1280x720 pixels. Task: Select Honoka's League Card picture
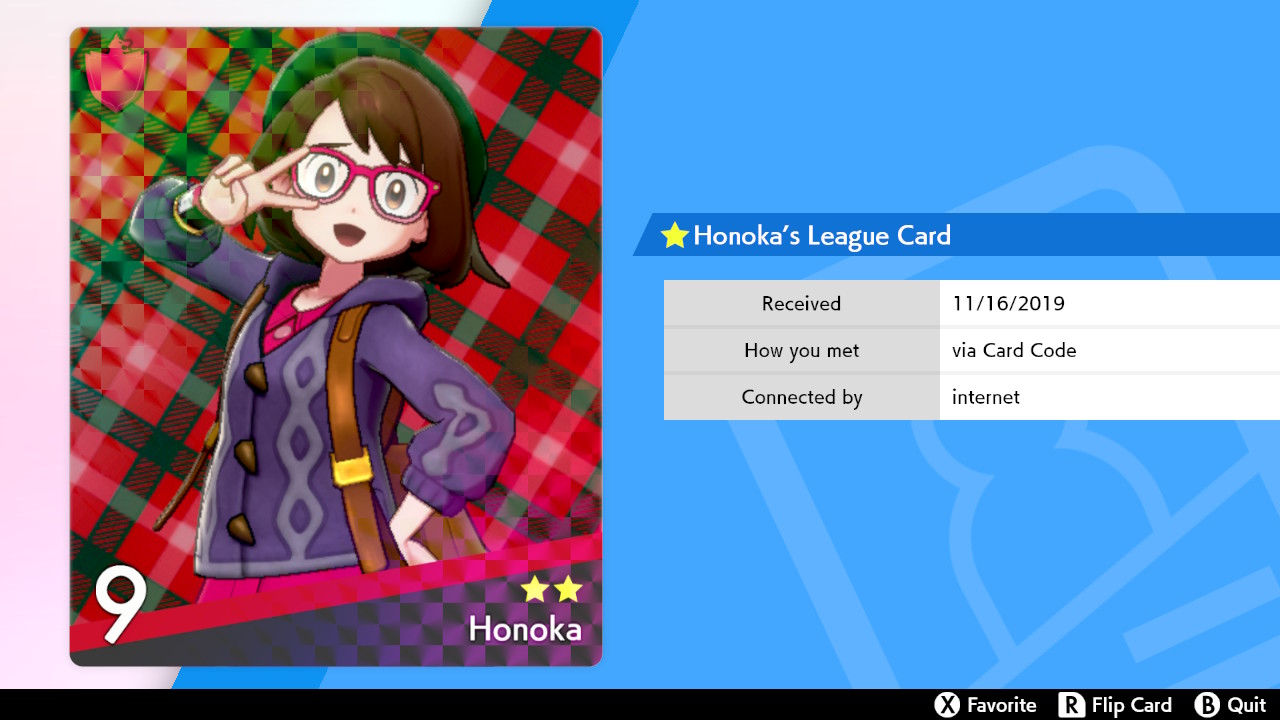[336, 346]
